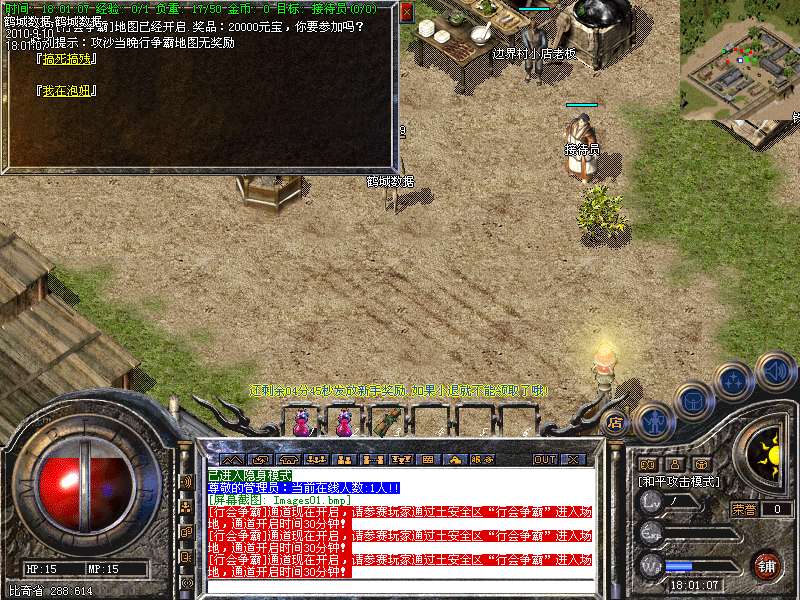Click the 服务 button on the chat toolbar
This screenshot has width=800, height=600.
pyautogui.click(x=482, y=459)
